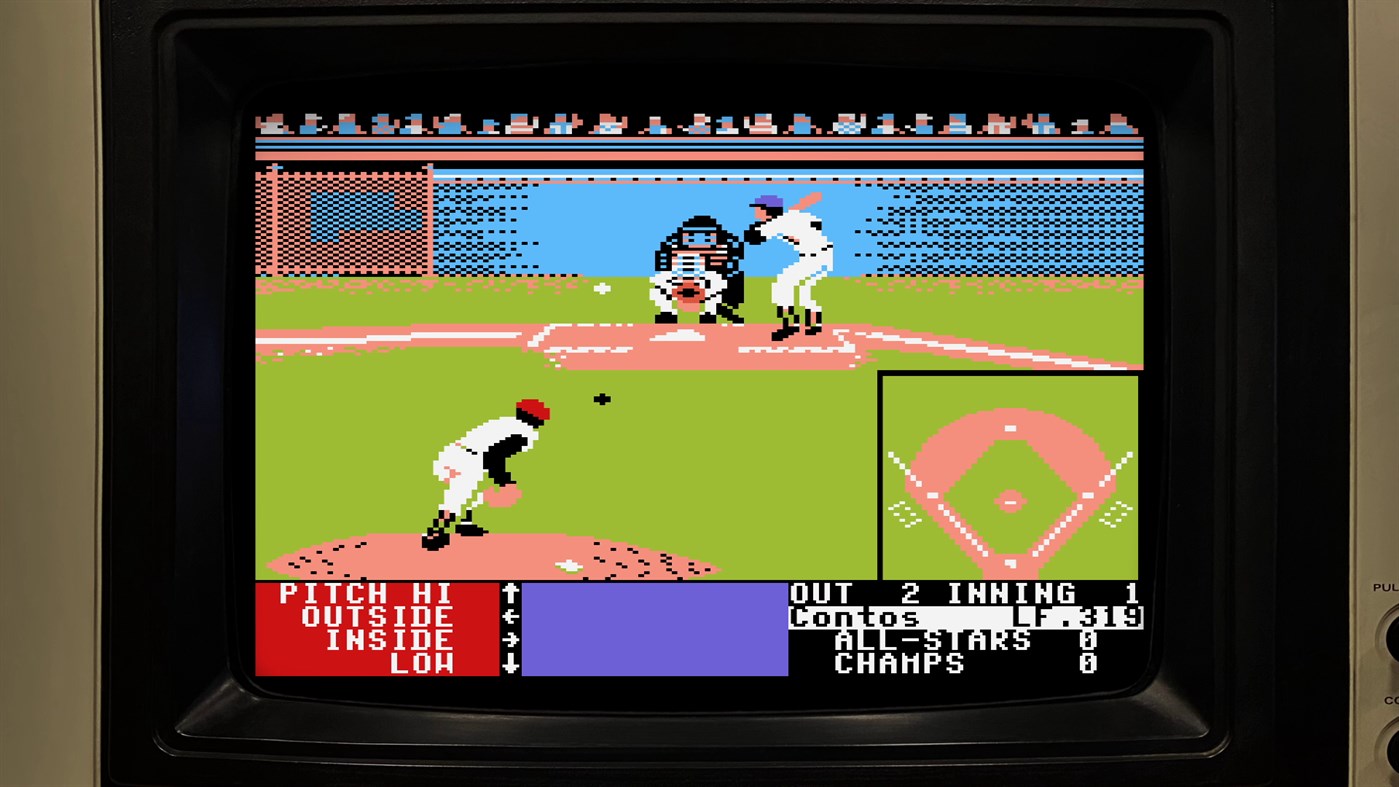Click the purple pitch selection panel

coord(653,628)
